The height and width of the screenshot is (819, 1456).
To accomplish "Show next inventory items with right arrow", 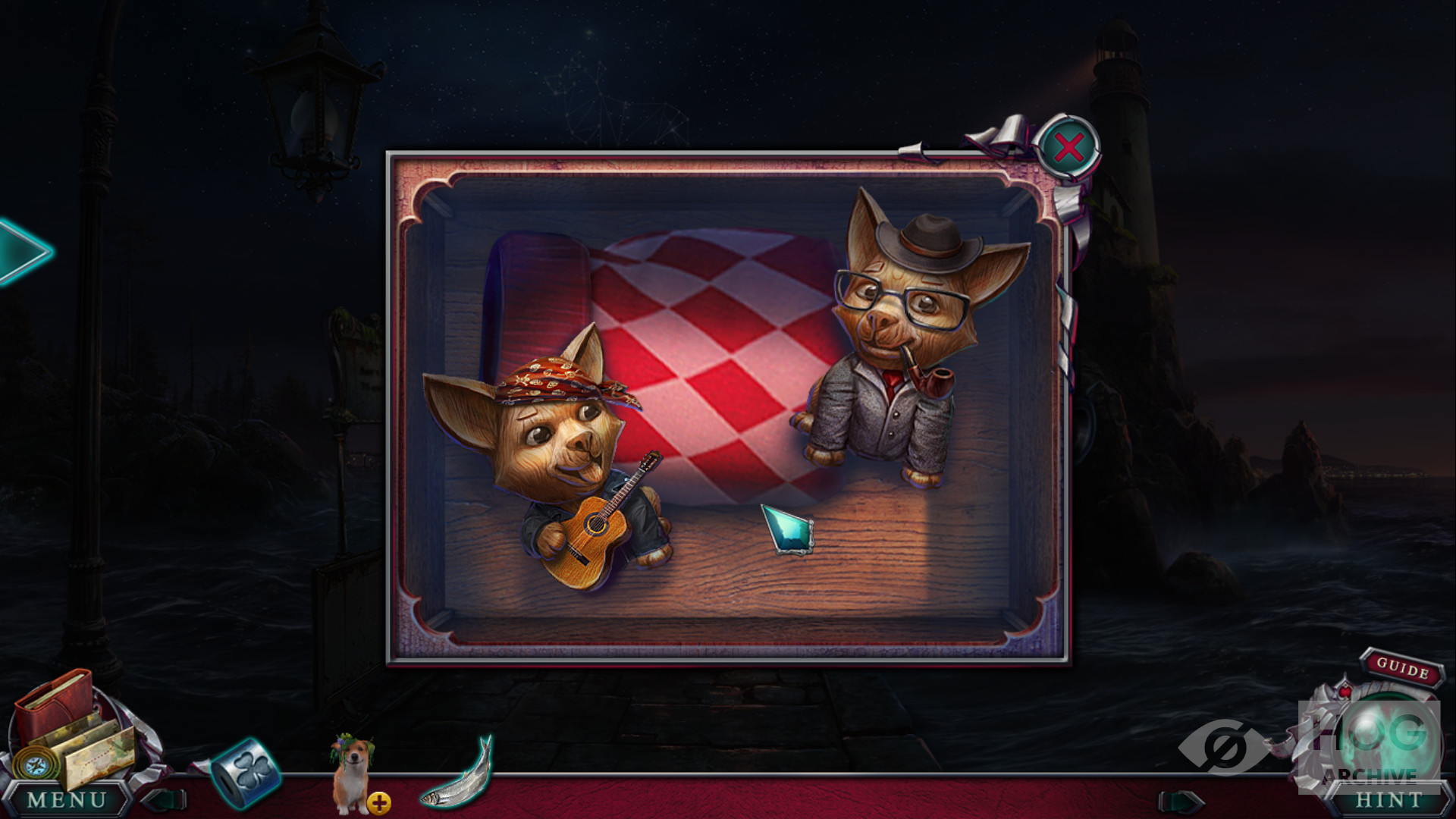I will point(1181,801).
